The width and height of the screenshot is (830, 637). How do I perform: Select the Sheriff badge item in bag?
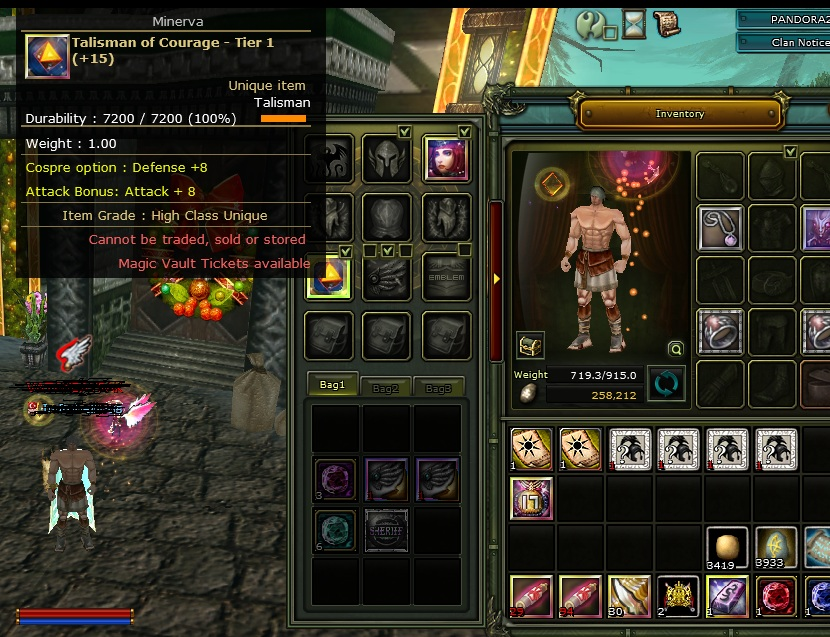[x=386, y=529]
